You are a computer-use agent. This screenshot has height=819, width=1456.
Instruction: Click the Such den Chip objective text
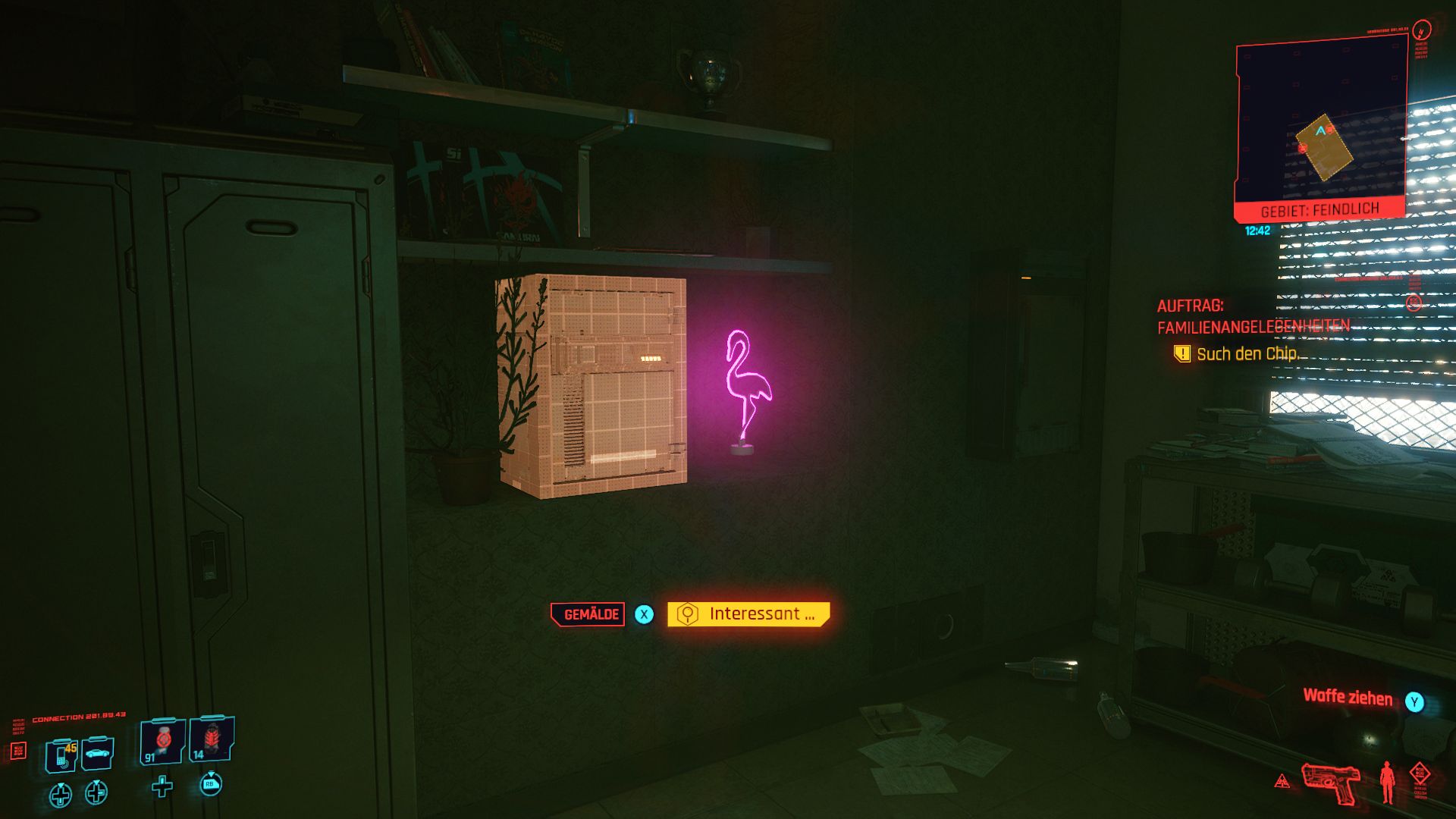click(x=1250, y=353)
